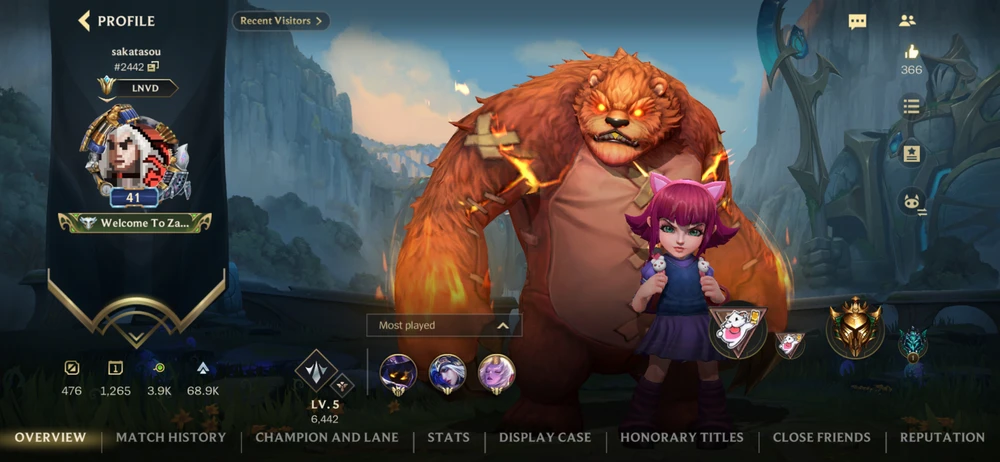1000x462 pixels.
Task: Open the list menu icon
Action: (x=910, y=105)
